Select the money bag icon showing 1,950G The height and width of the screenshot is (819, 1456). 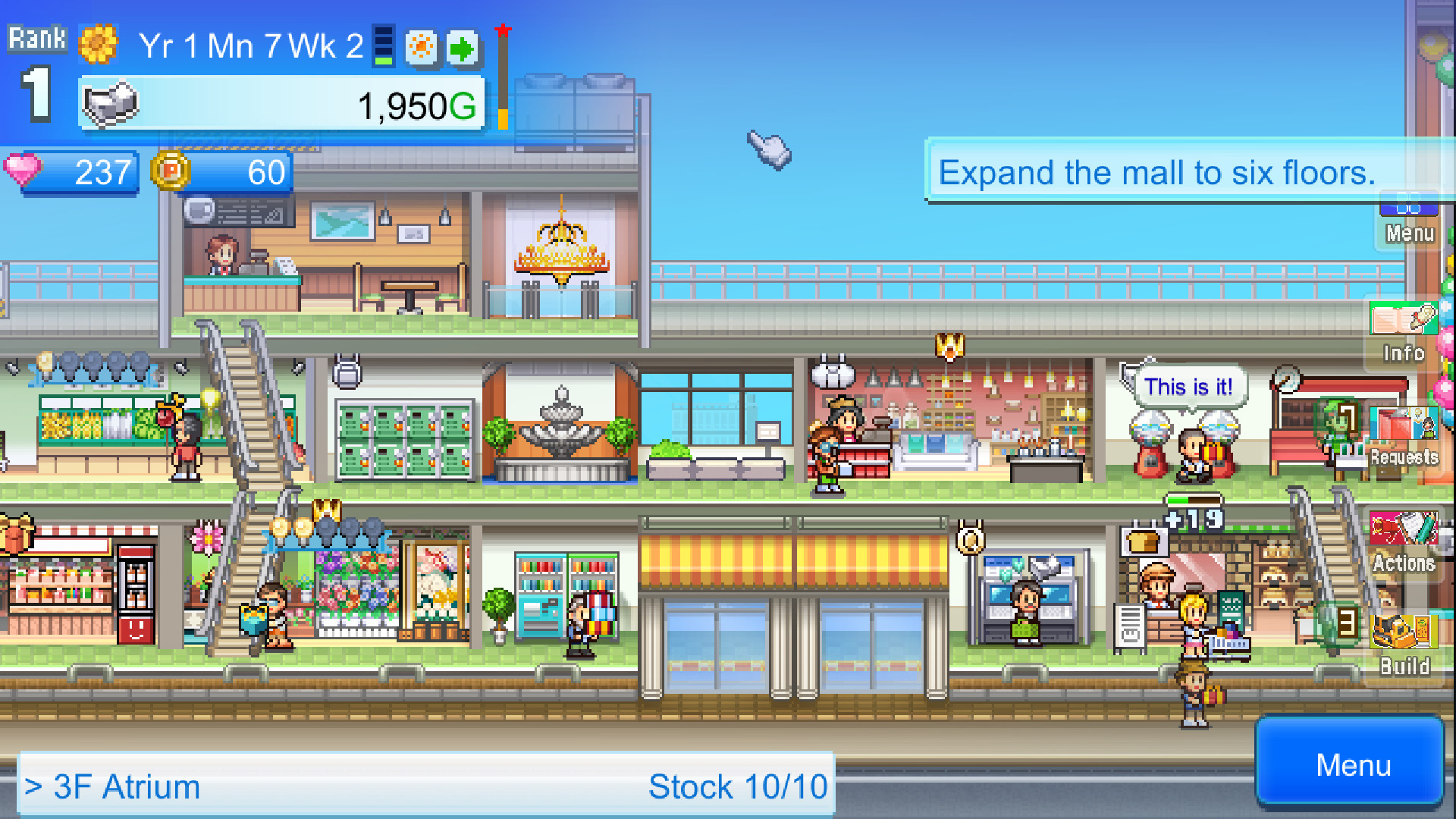108,103
